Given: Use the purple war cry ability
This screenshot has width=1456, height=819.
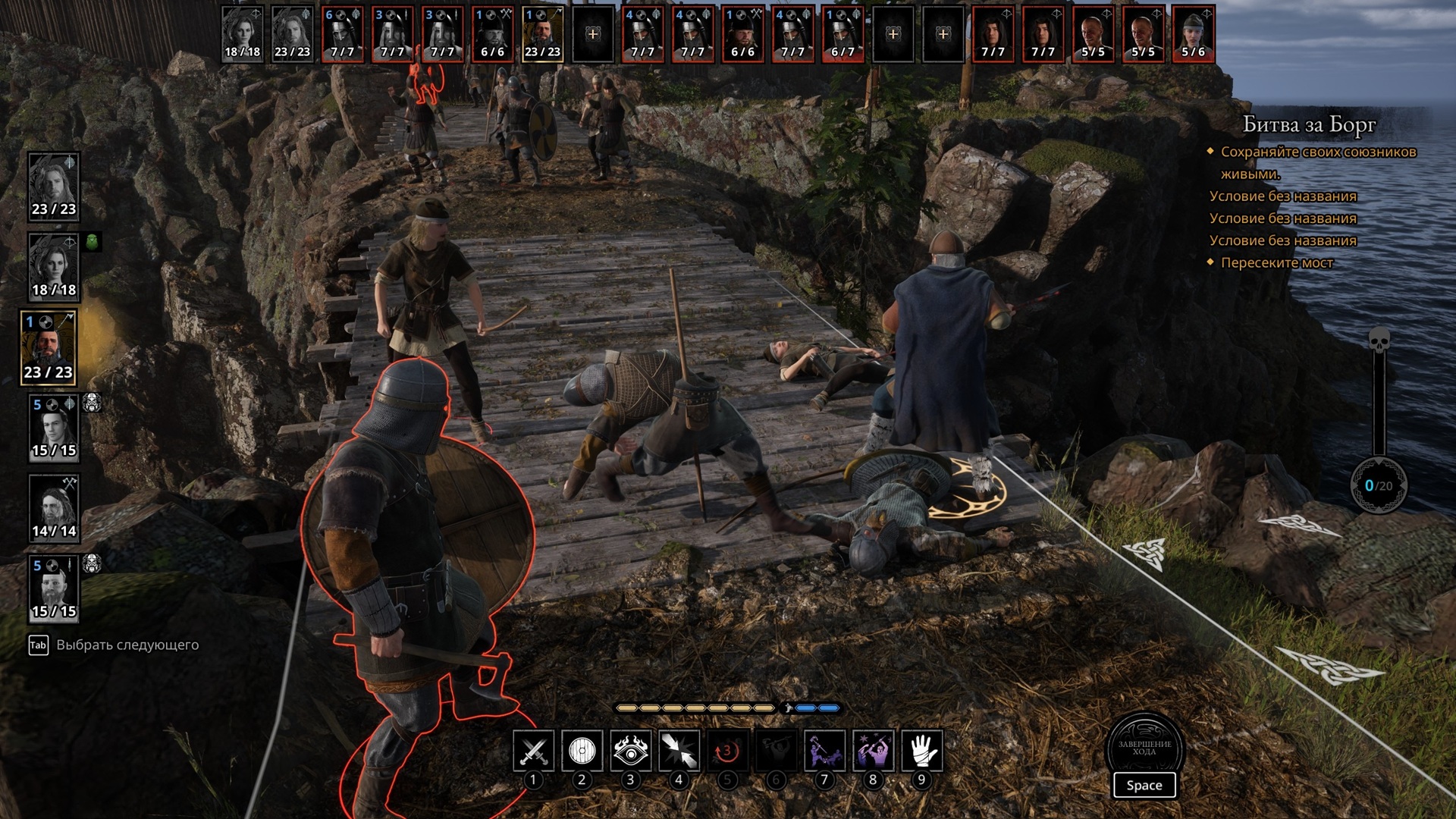Looking at the screenshot, I should (x=873, y=751).
